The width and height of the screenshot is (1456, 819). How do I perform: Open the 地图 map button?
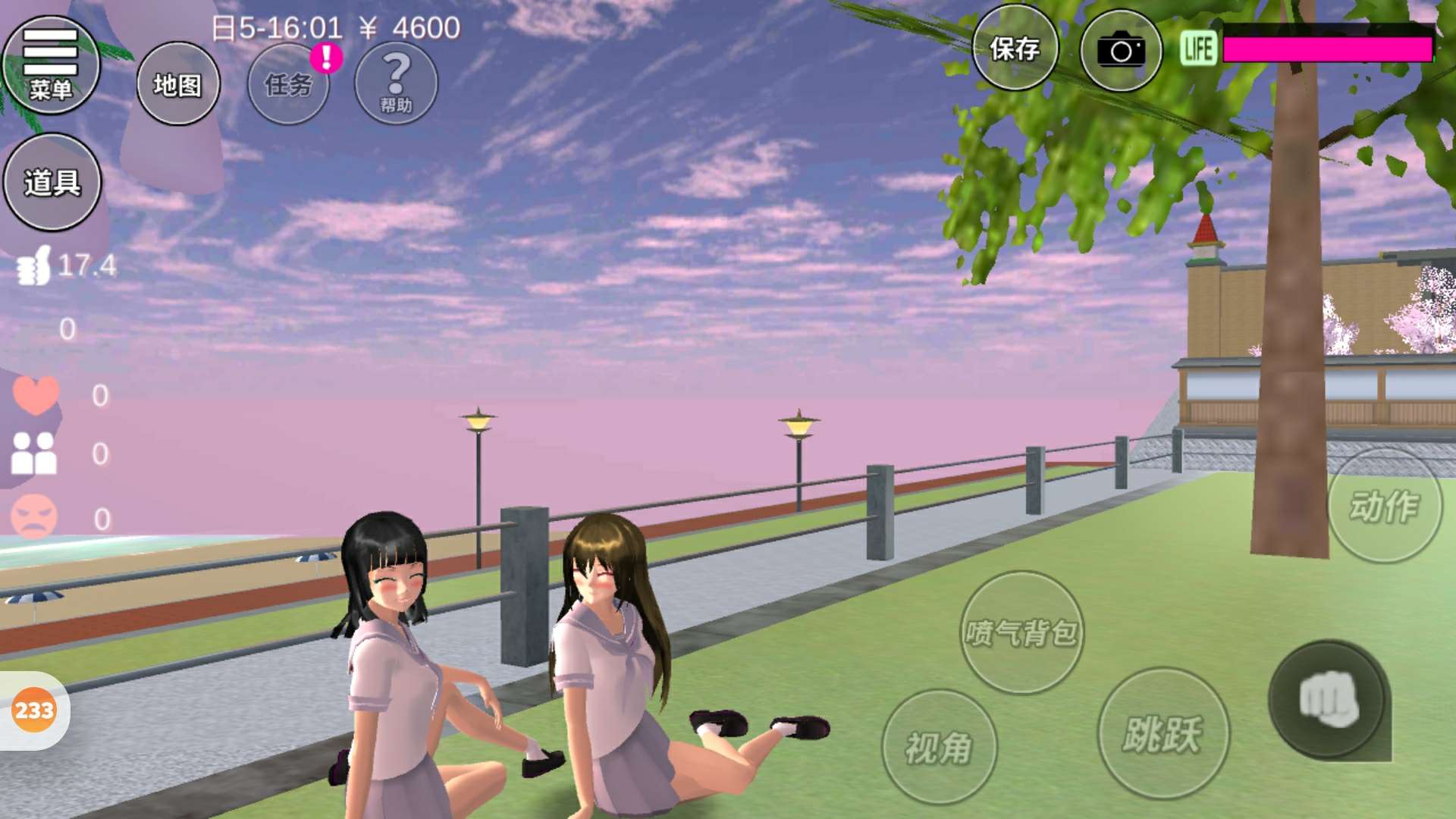[178, 84]
